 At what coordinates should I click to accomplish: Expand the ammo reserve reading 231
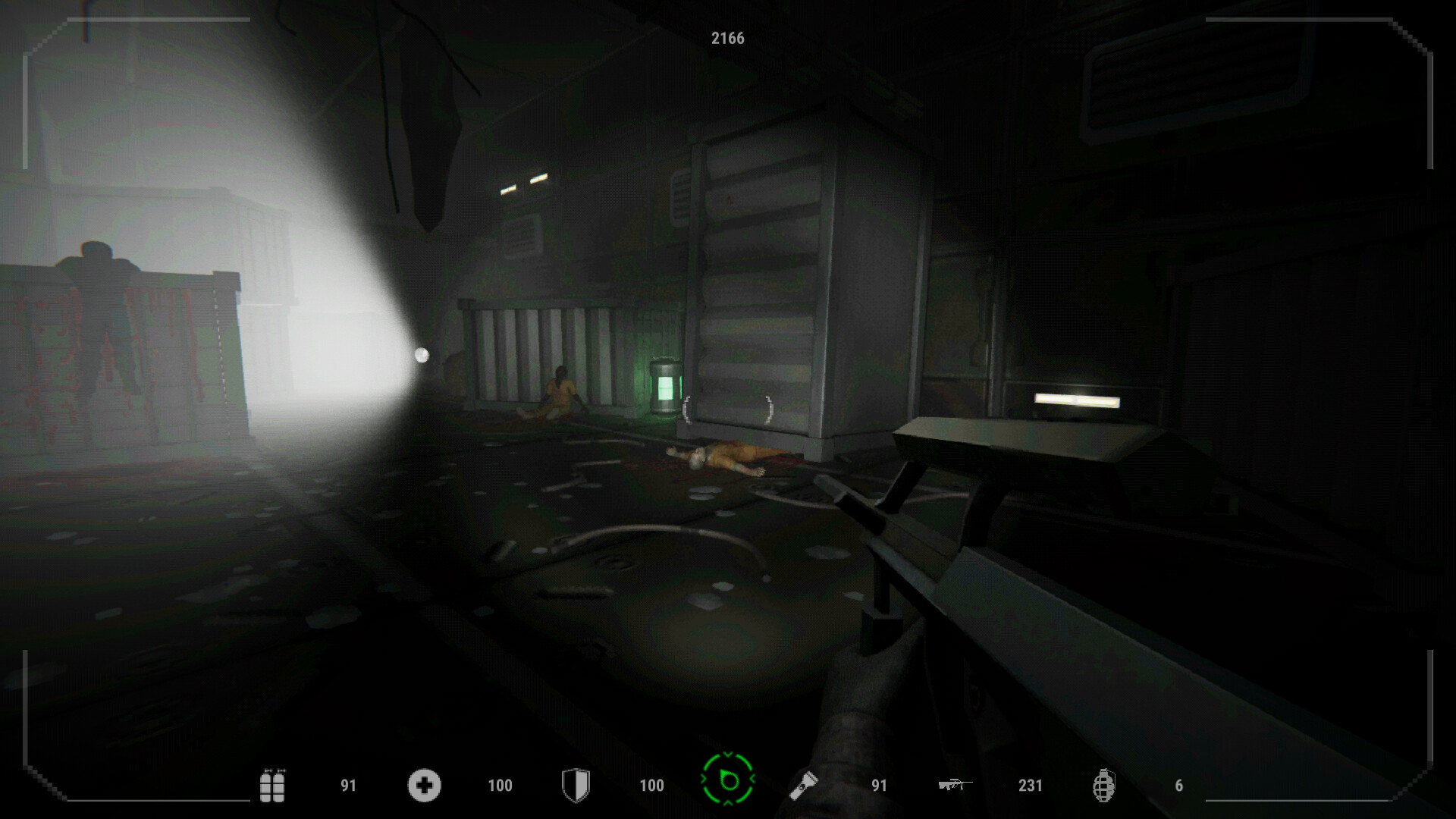1030,787
